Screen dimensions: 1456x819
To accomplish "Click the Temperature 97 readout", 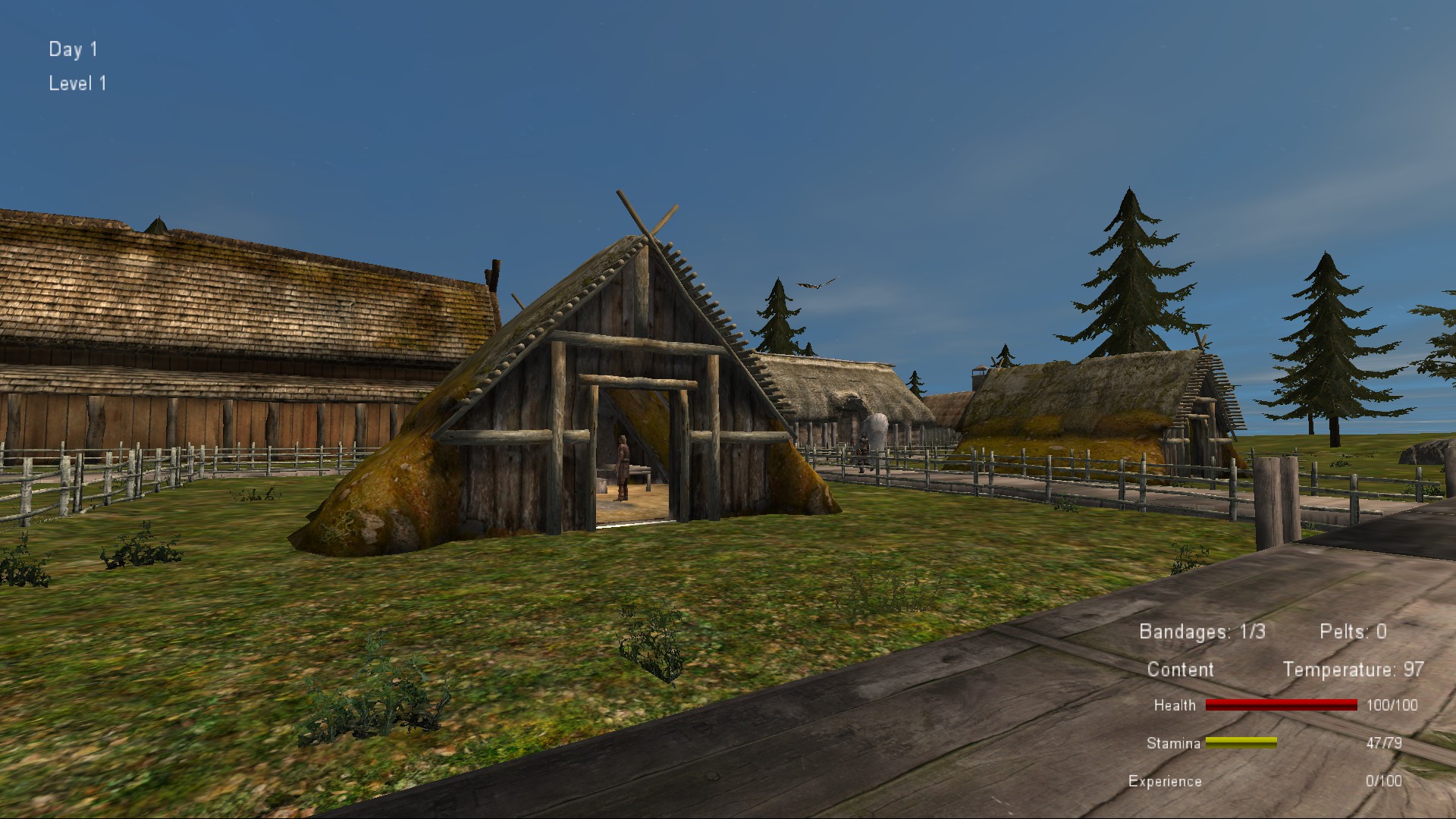I will pos(1353,670).
